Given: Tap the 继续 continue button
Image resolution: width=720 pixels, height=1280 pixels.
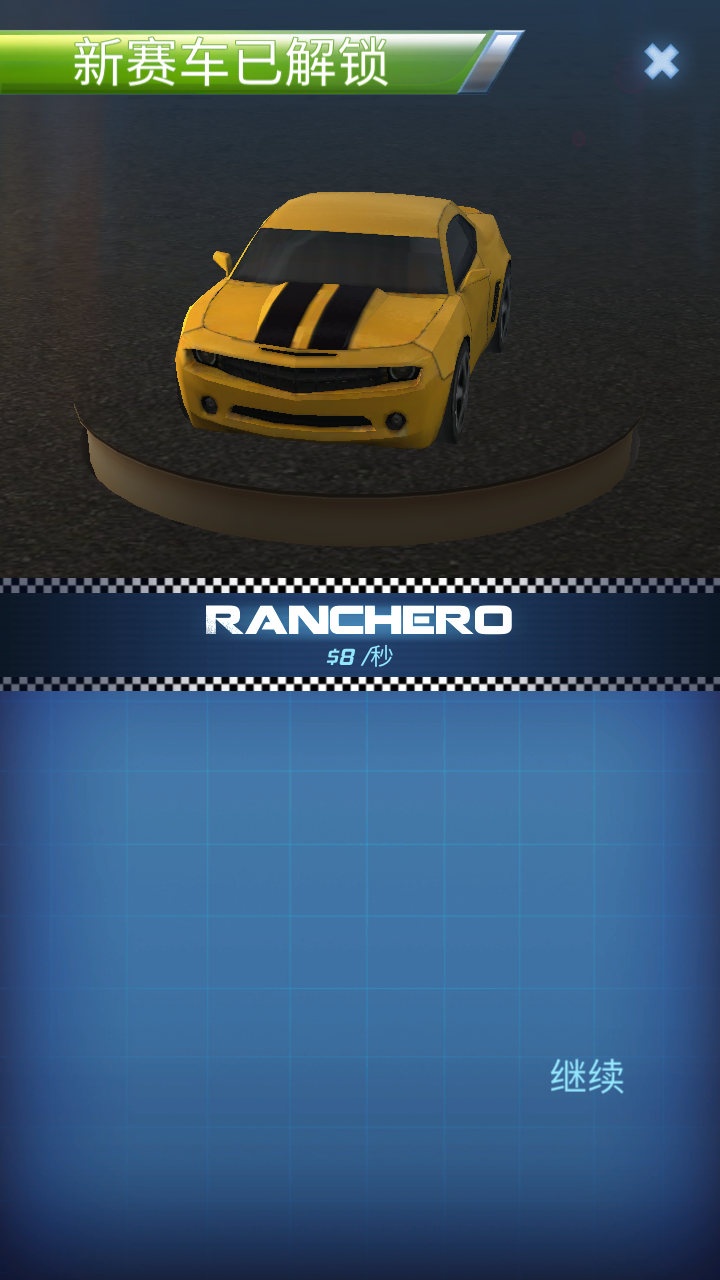Looking at the screenshot, I should (x=587, y=1076).
